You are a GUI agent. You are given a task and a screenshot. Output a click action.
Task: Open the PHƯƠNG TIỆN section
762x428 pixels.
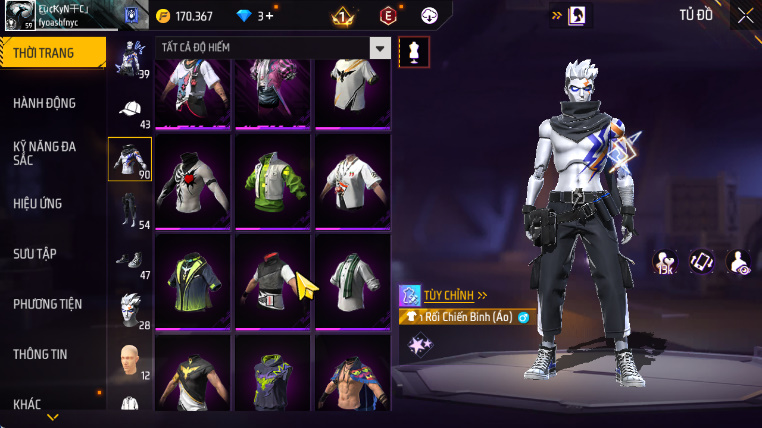coord(48,303)
